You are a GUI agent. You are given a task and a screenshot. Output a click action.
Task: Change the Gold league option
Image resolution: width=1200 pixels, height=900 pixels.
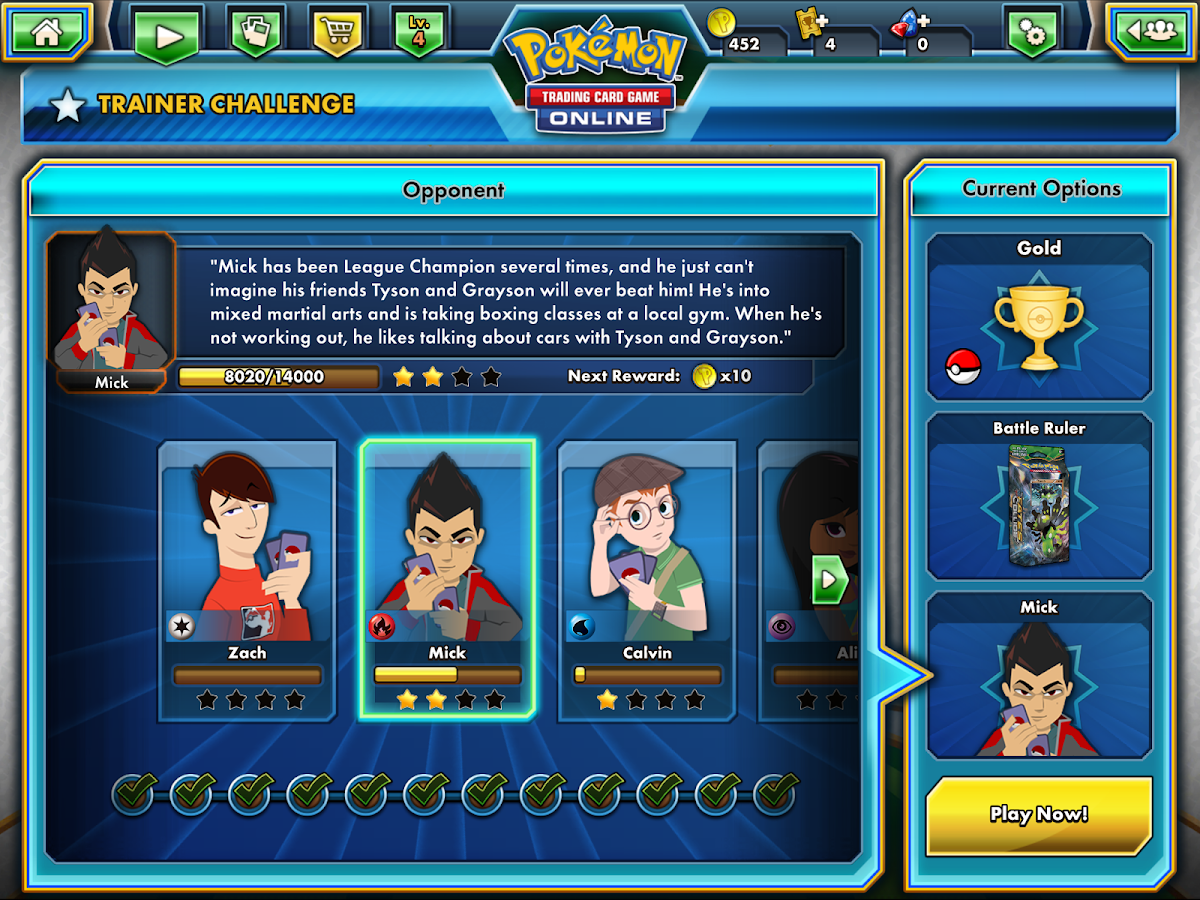(1039, 317)
